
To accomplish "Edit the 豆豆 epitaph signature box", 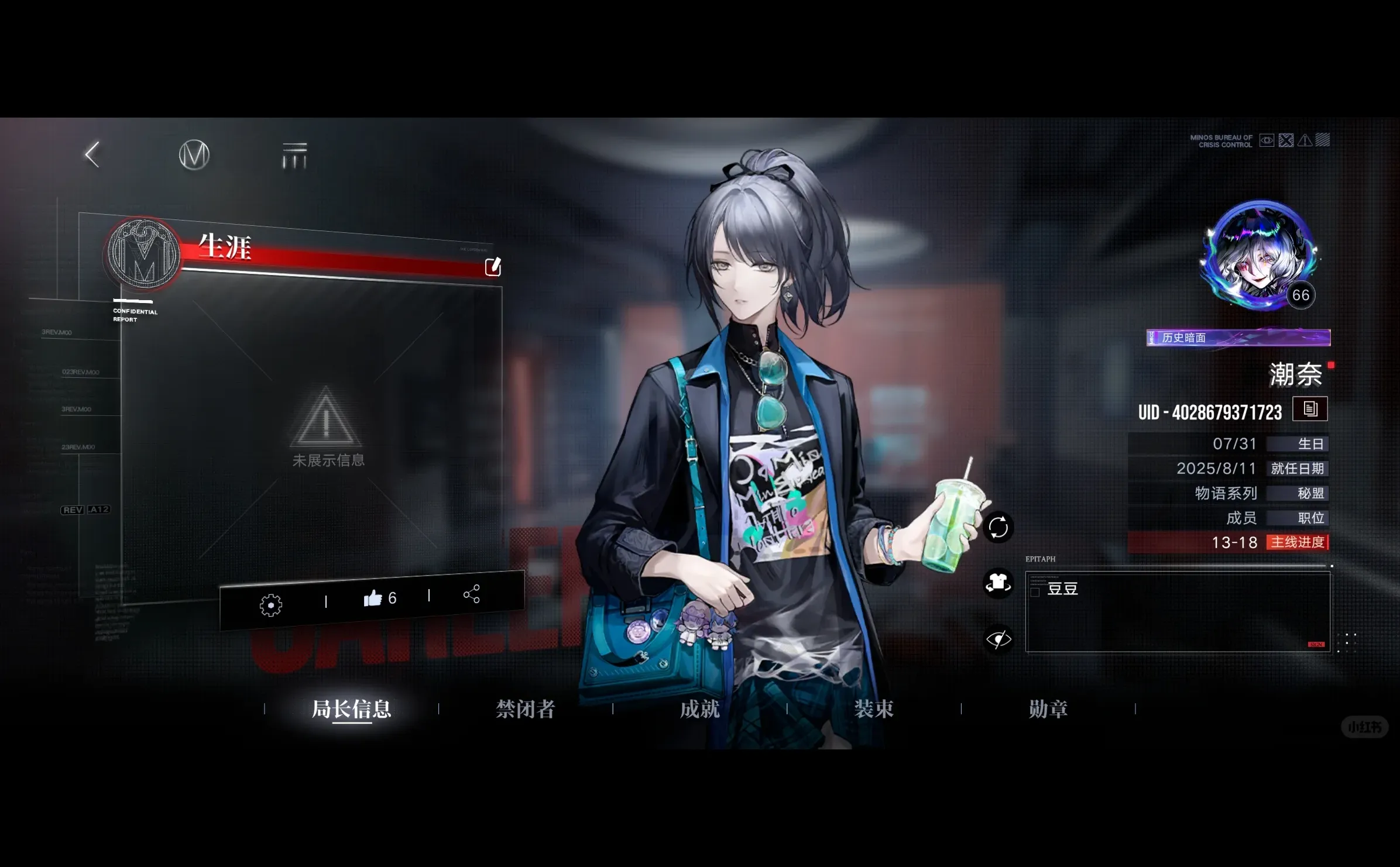I will click(x=1178, y=612).
